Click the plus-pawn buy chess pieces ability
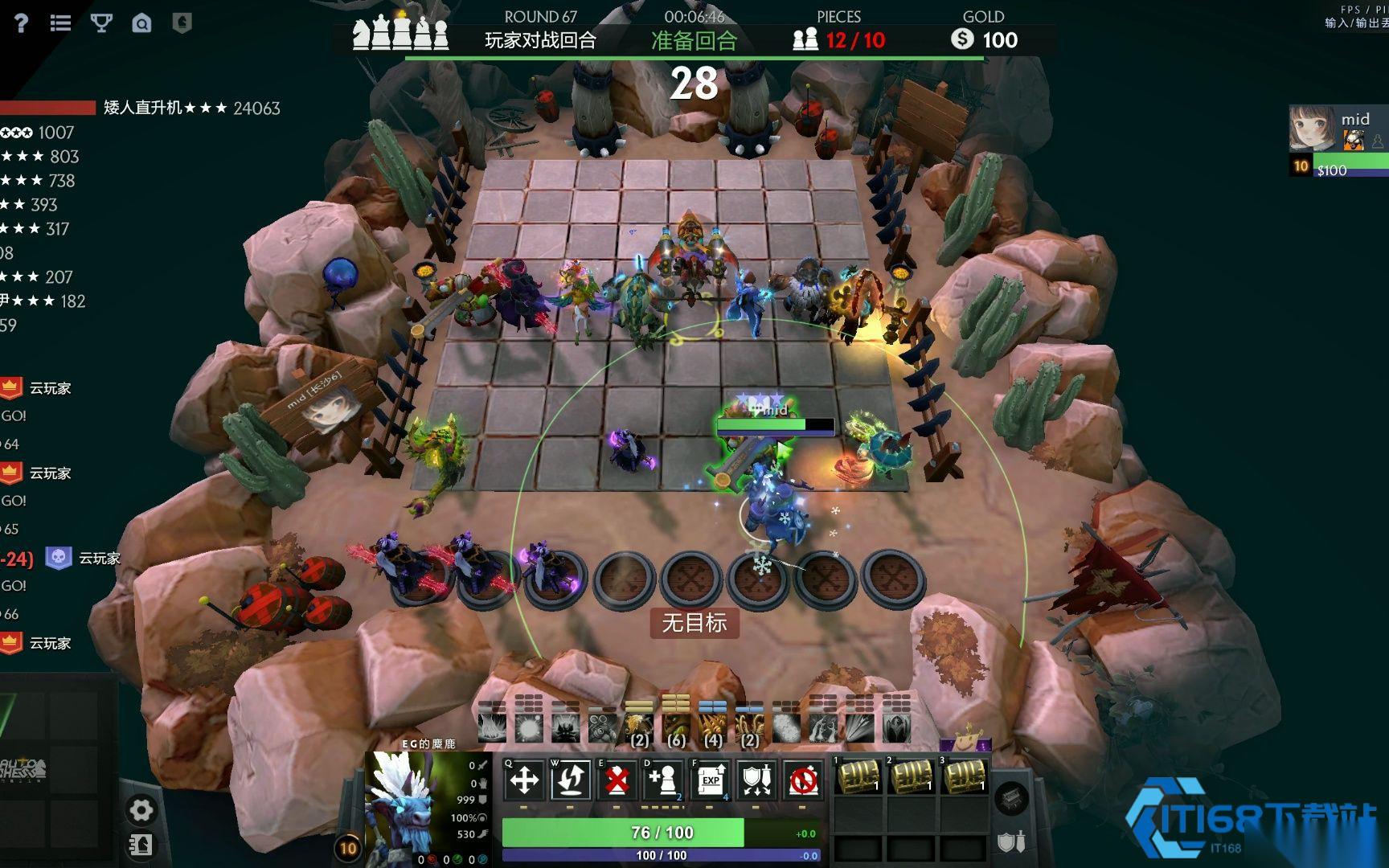 click(663, 780)
